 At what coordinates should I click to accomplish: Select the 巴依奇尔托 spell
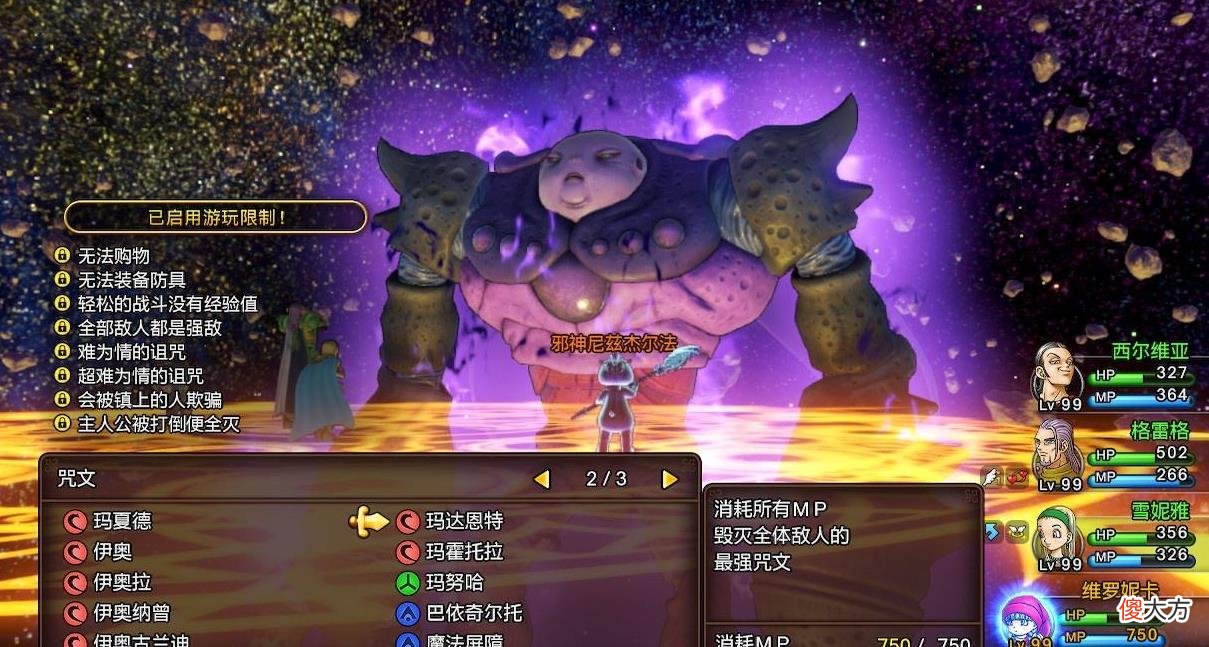[474, 612]
